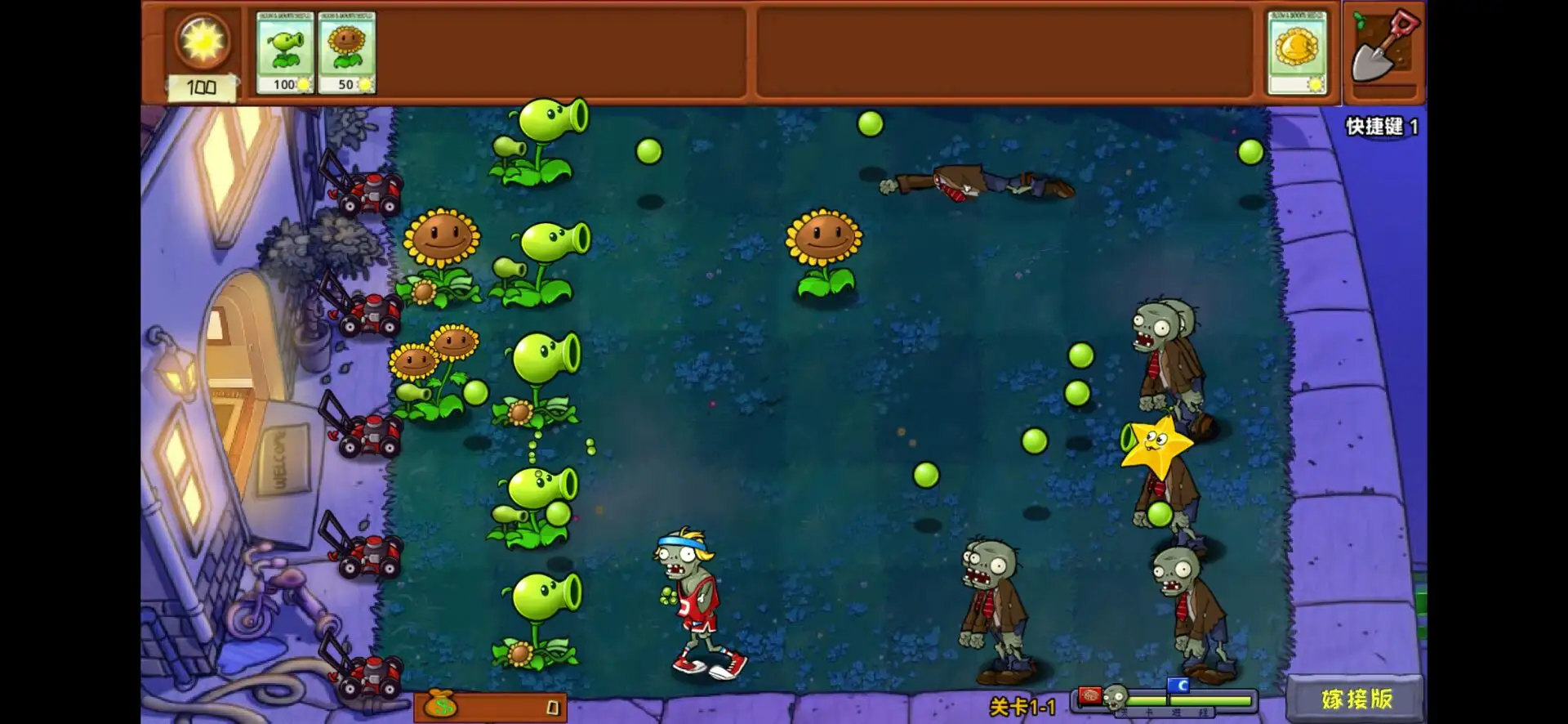The width and height of the screenshot is (1568, 724).
Task: Open the 嫁接版 menu button
Action: pos(1356,699)
